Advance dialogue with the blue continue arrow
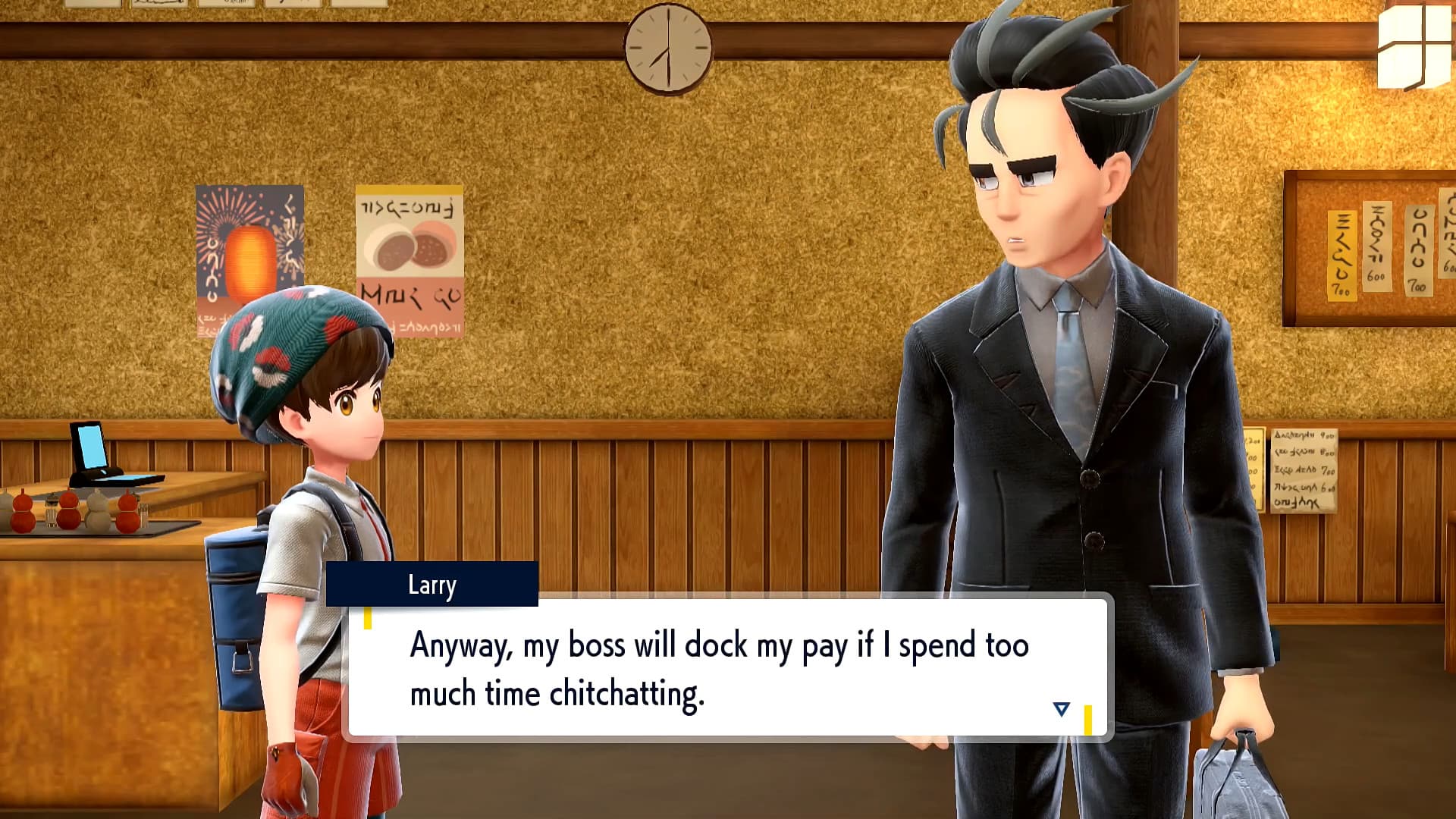1456x819 pixels. [1061, 710]
